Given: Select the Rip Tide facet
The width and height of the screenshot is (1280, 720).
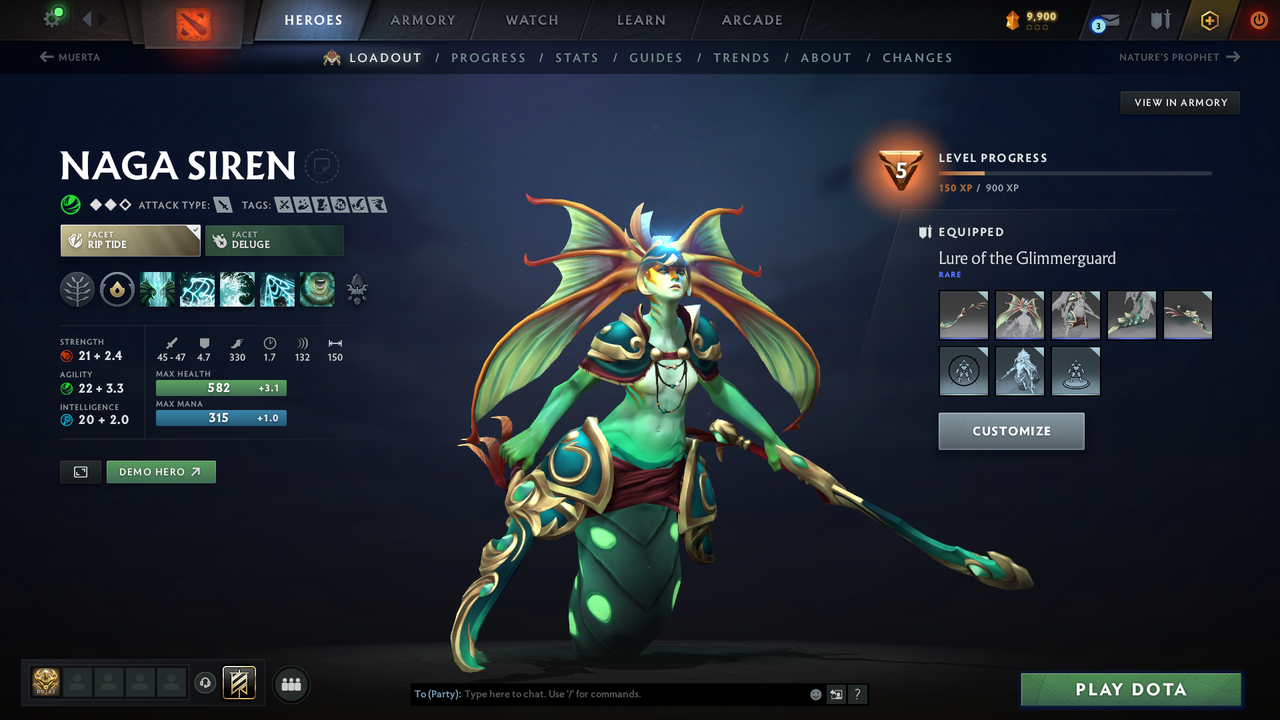Looking at the screenshot, I should [x=129, y=240].
